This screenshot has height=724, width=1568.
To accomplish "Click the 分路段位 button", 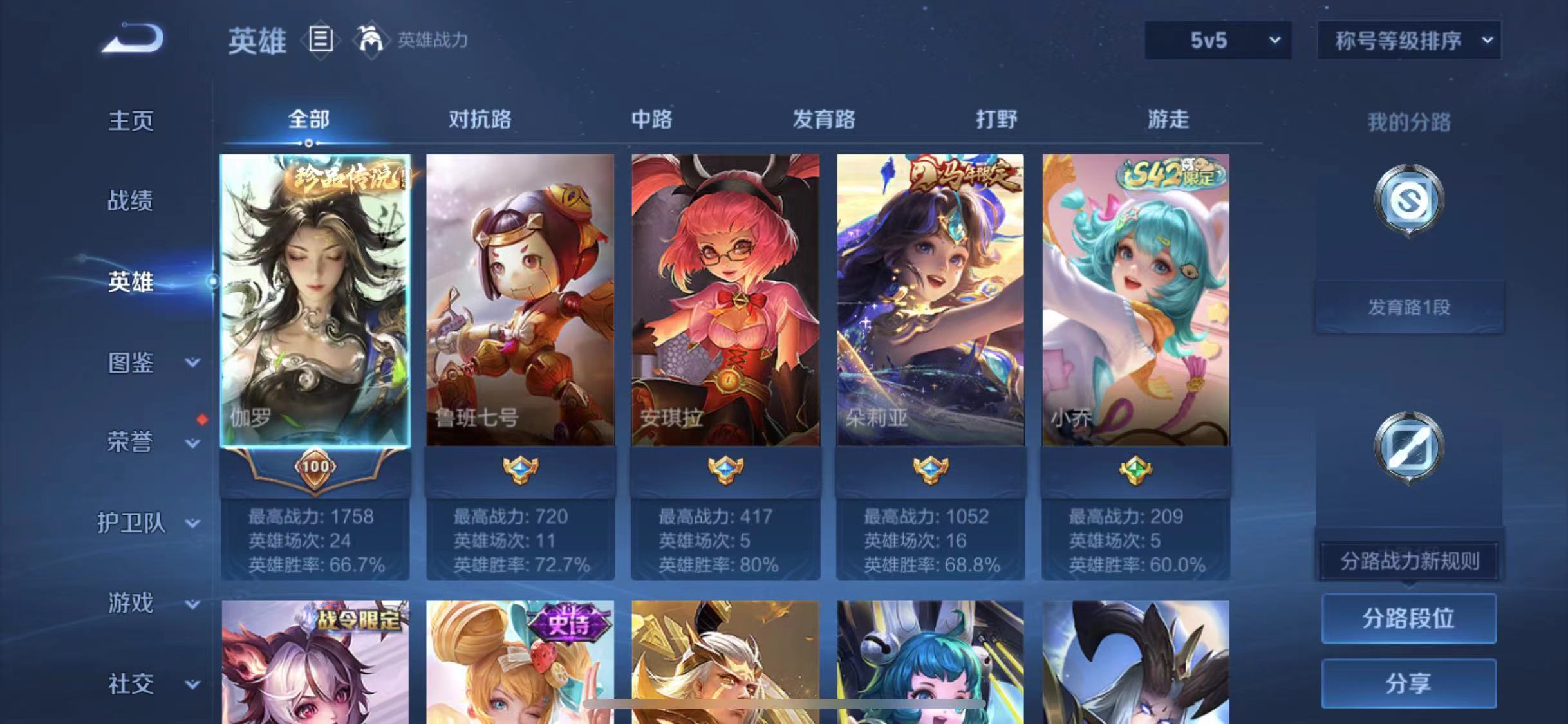I will coord(1408,617).
